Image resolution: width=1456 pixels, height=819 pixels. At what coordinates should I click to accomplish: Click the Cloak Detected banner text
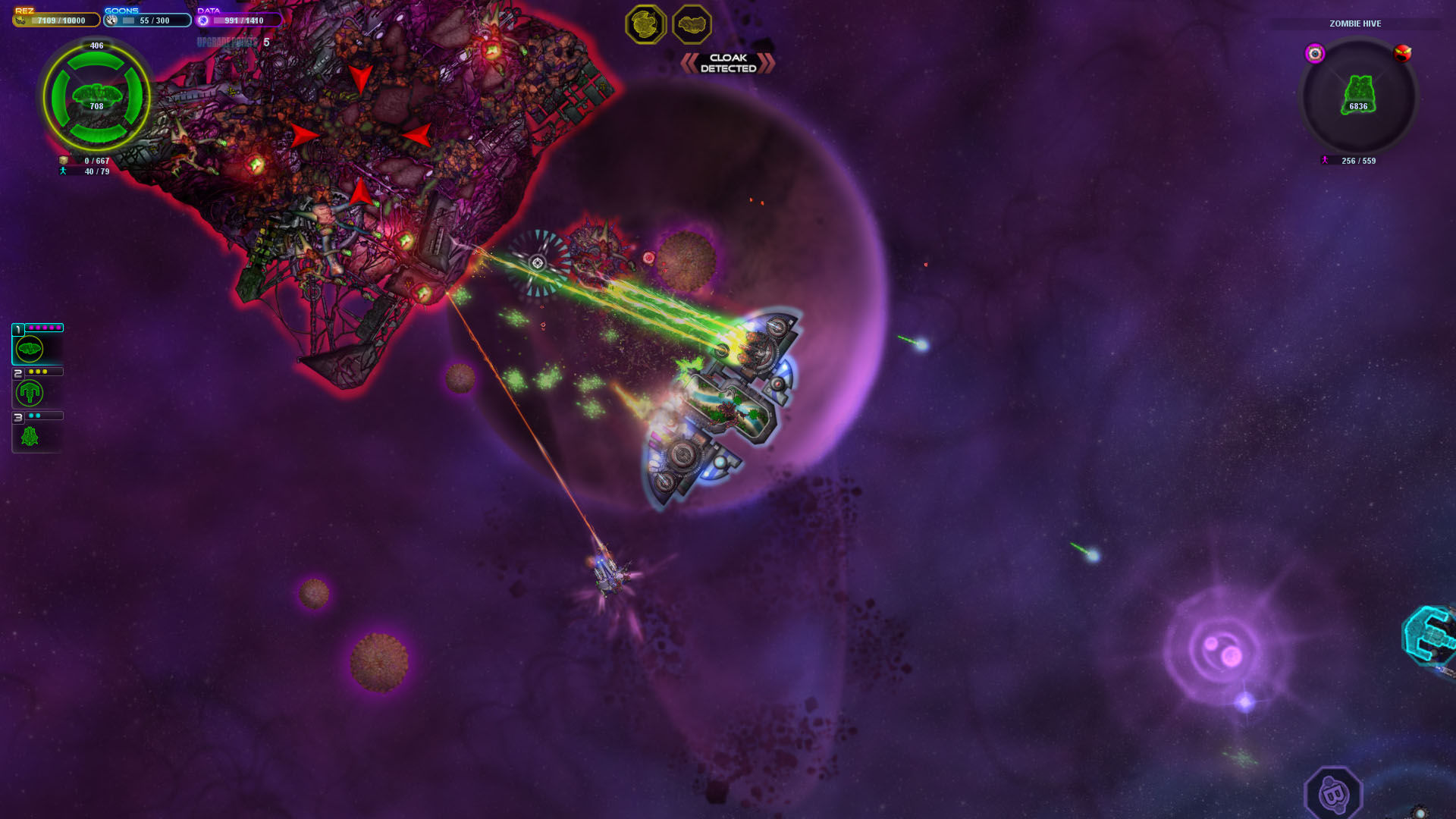(726, 61)
